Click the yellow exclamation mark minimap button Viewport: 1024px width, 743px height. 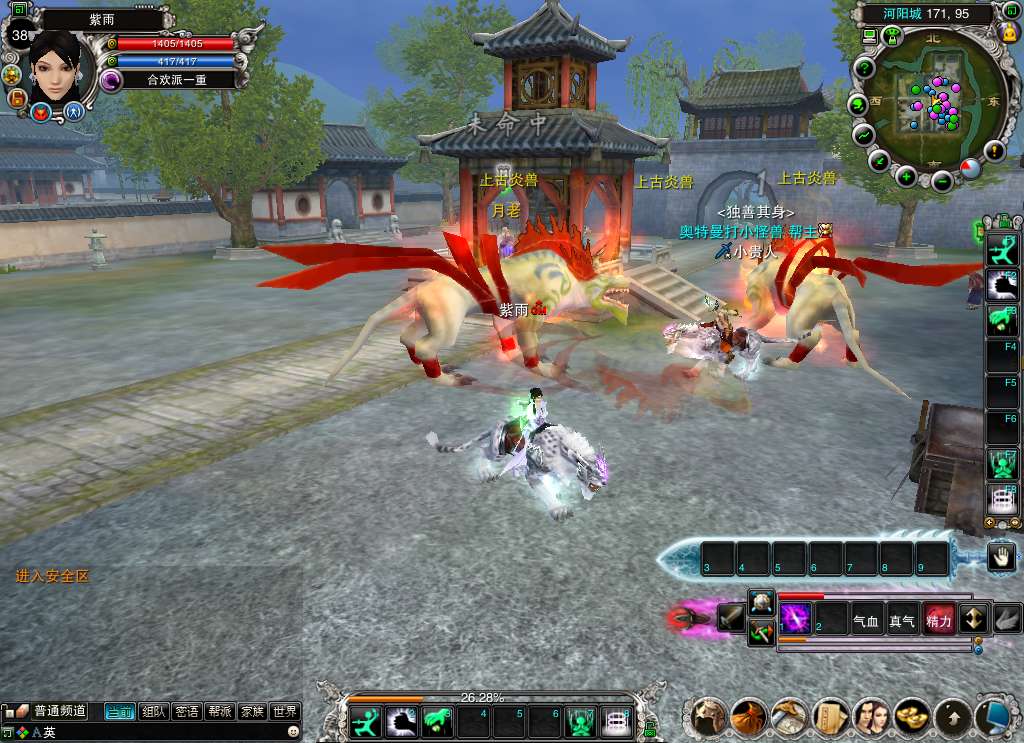coord(994,151)
